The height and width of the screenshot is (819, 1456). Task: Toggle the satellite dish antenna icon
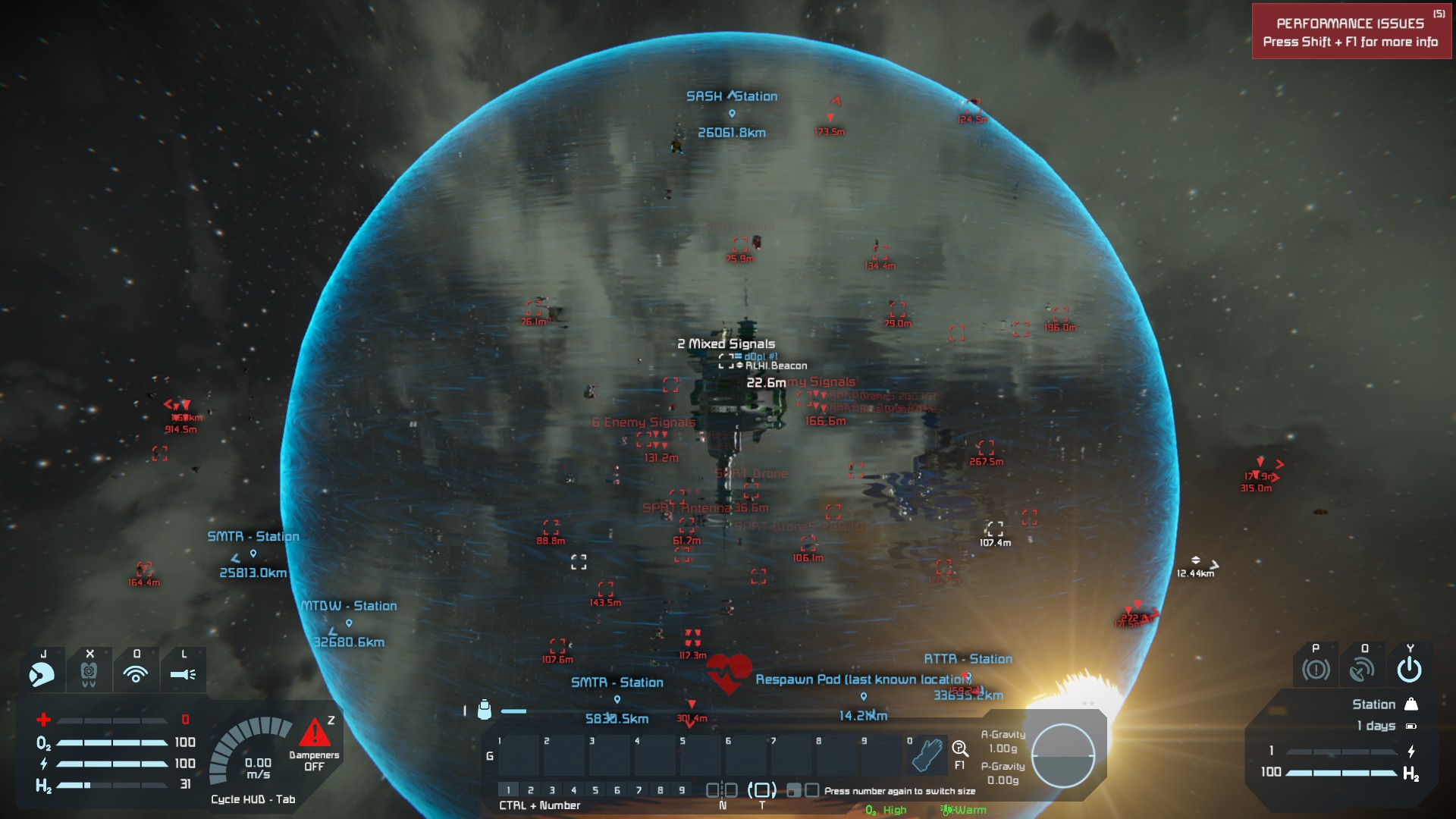point(1362,670)
